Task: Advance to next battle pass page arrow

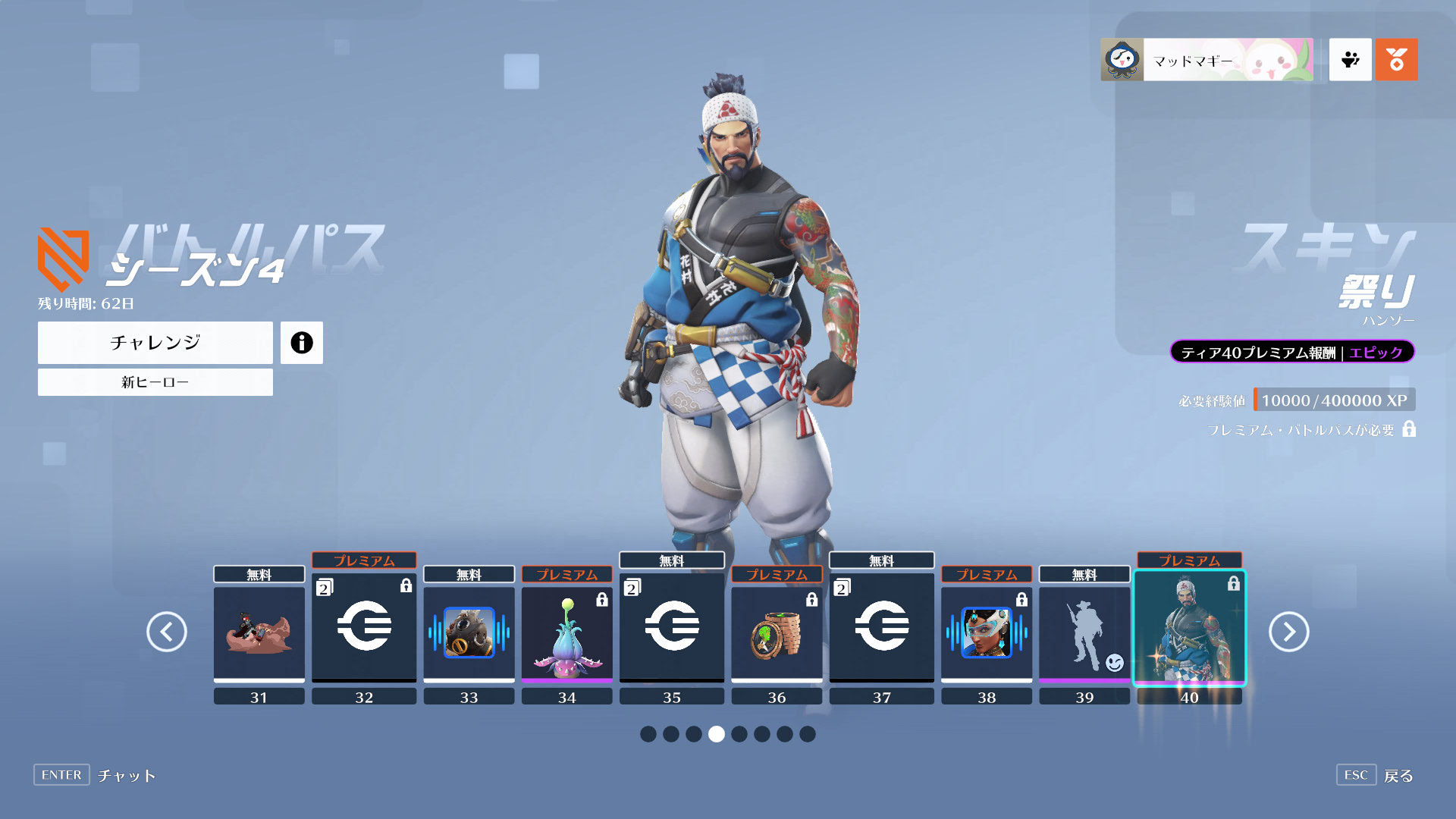Action: coord(1288,632)
